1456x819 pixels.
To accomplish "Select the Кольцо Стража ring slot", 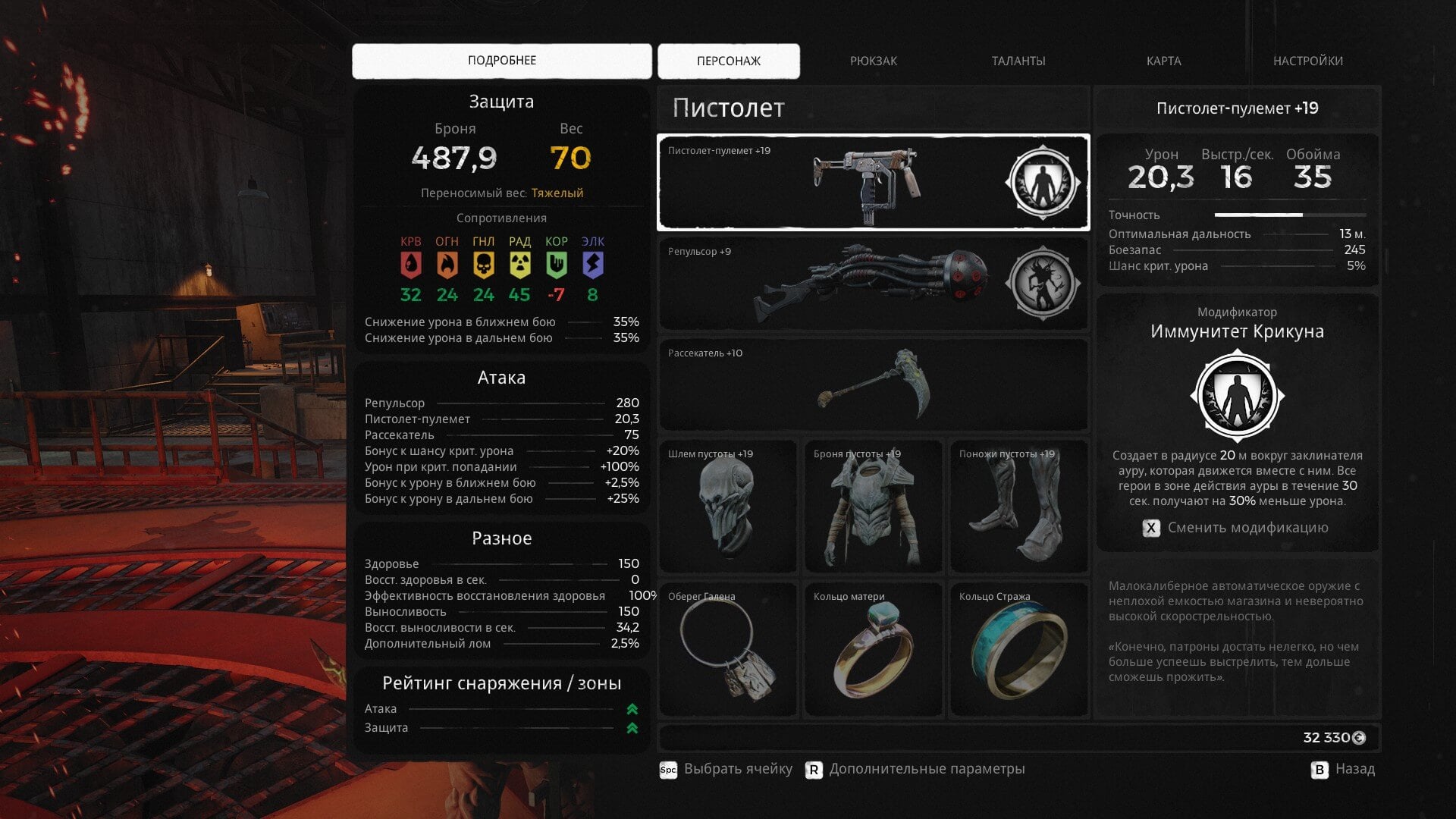I will click(x=1018, y=649).
